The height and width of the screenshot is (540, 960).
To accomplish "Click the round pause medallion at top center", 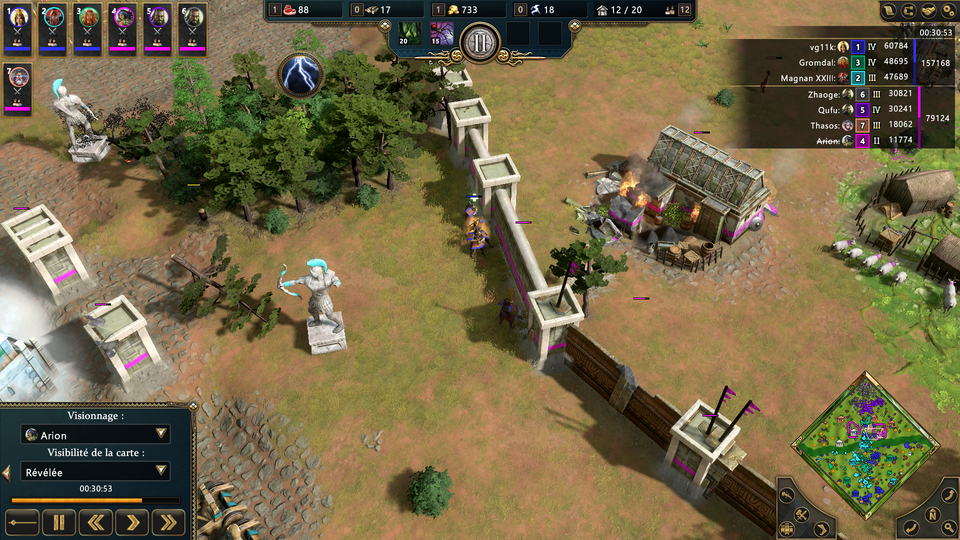I will point(481,42).
